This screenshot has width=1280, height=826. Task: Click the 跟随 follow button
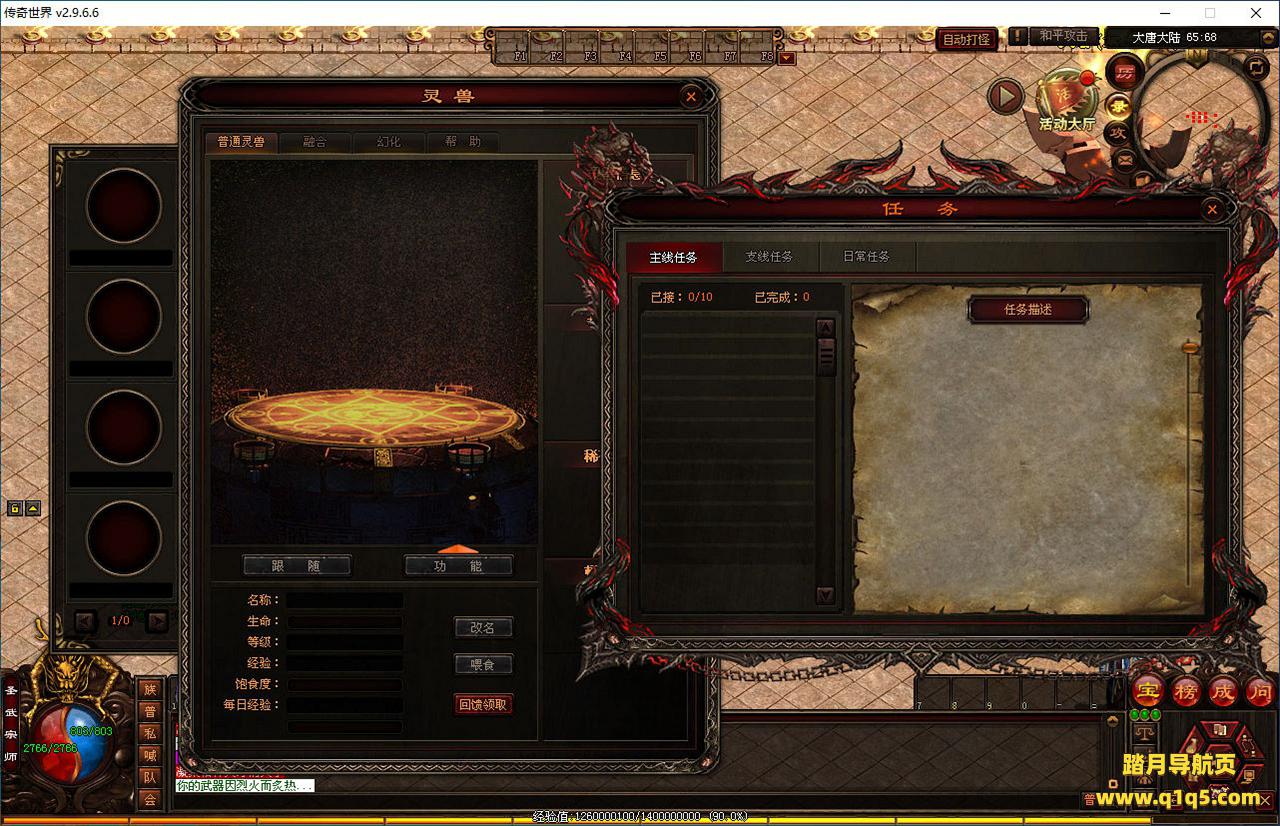tap(297, 566)
